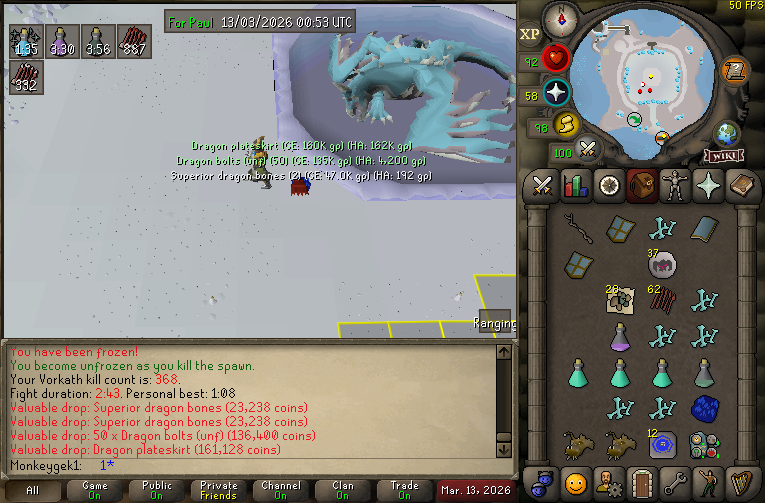The height and width of the screenshot is (503, 765).
Task: Toggle the XP drops button
Action: [x=530, y=35]
